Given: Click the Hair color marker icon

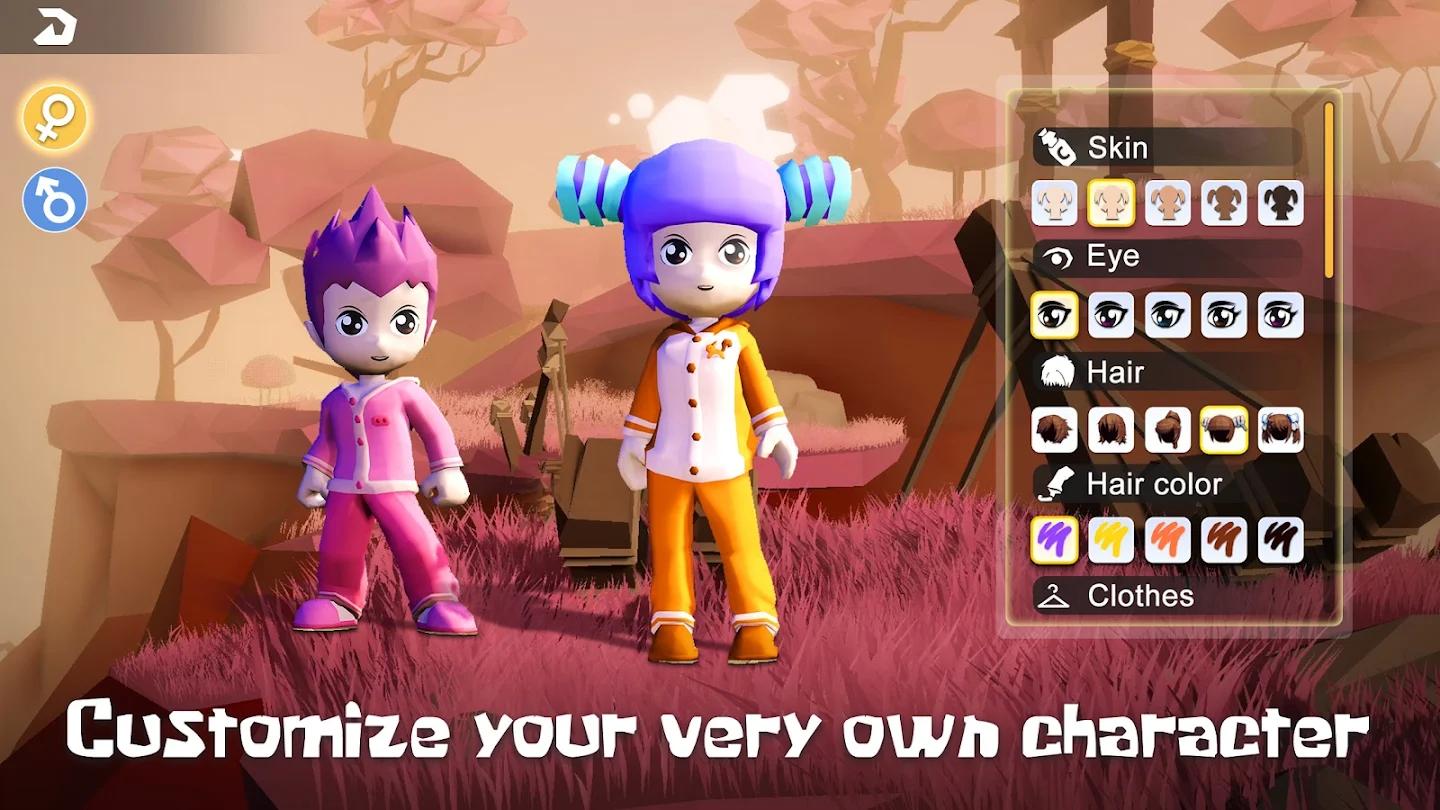Looking at the screenshot, I should tap(1058, 483).
